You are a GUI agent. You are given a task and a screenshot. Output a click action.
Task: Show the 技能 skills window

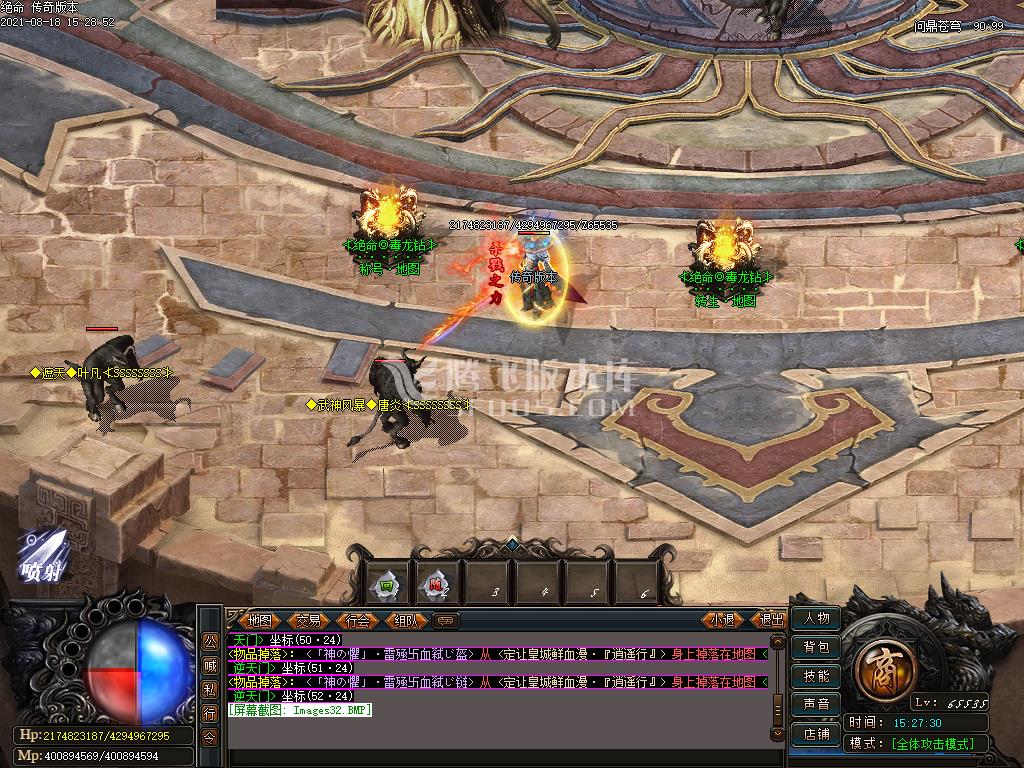click(x=816, y=676)
